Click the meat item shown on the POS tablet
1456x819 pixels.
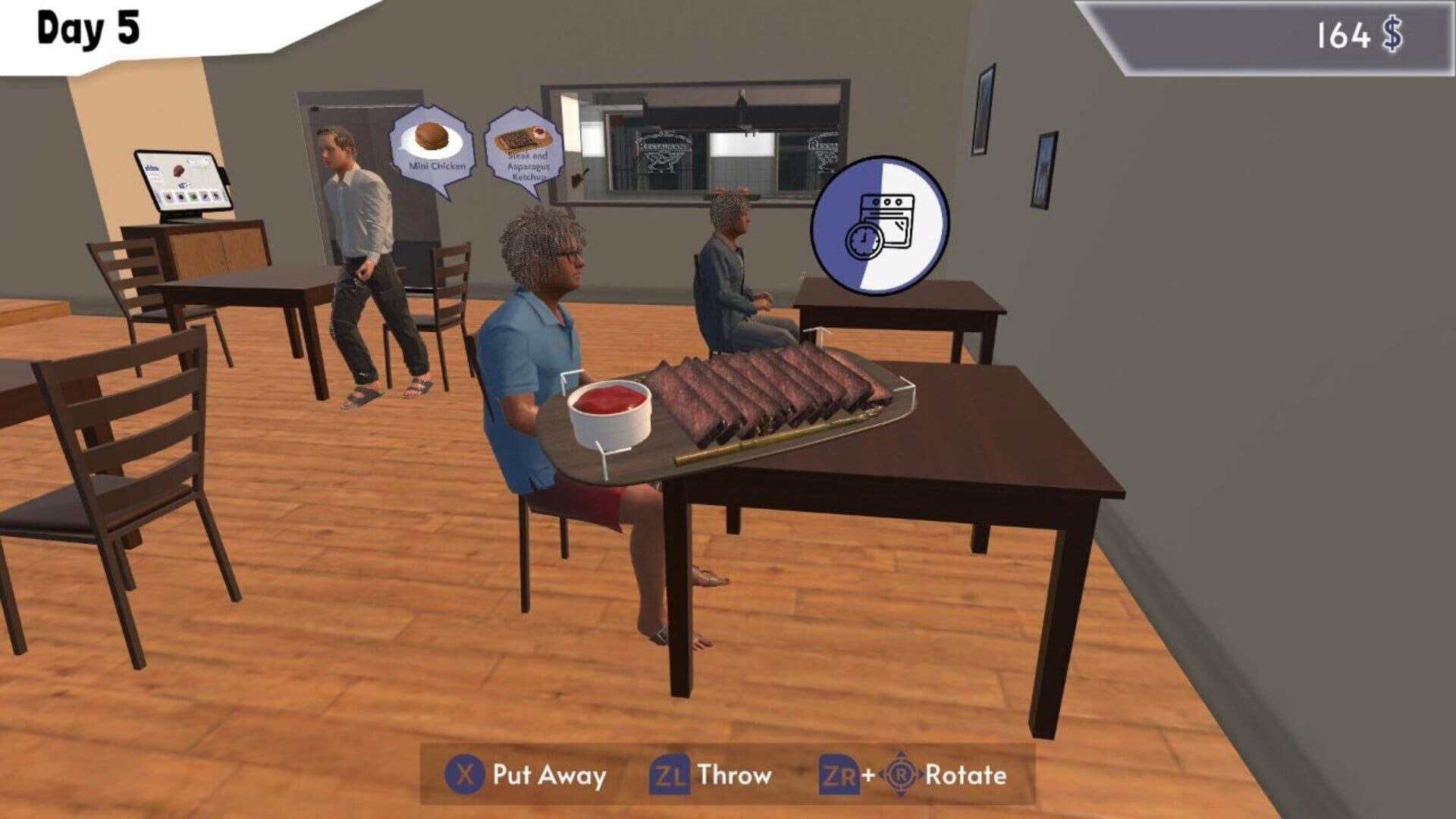coord(178,171)
